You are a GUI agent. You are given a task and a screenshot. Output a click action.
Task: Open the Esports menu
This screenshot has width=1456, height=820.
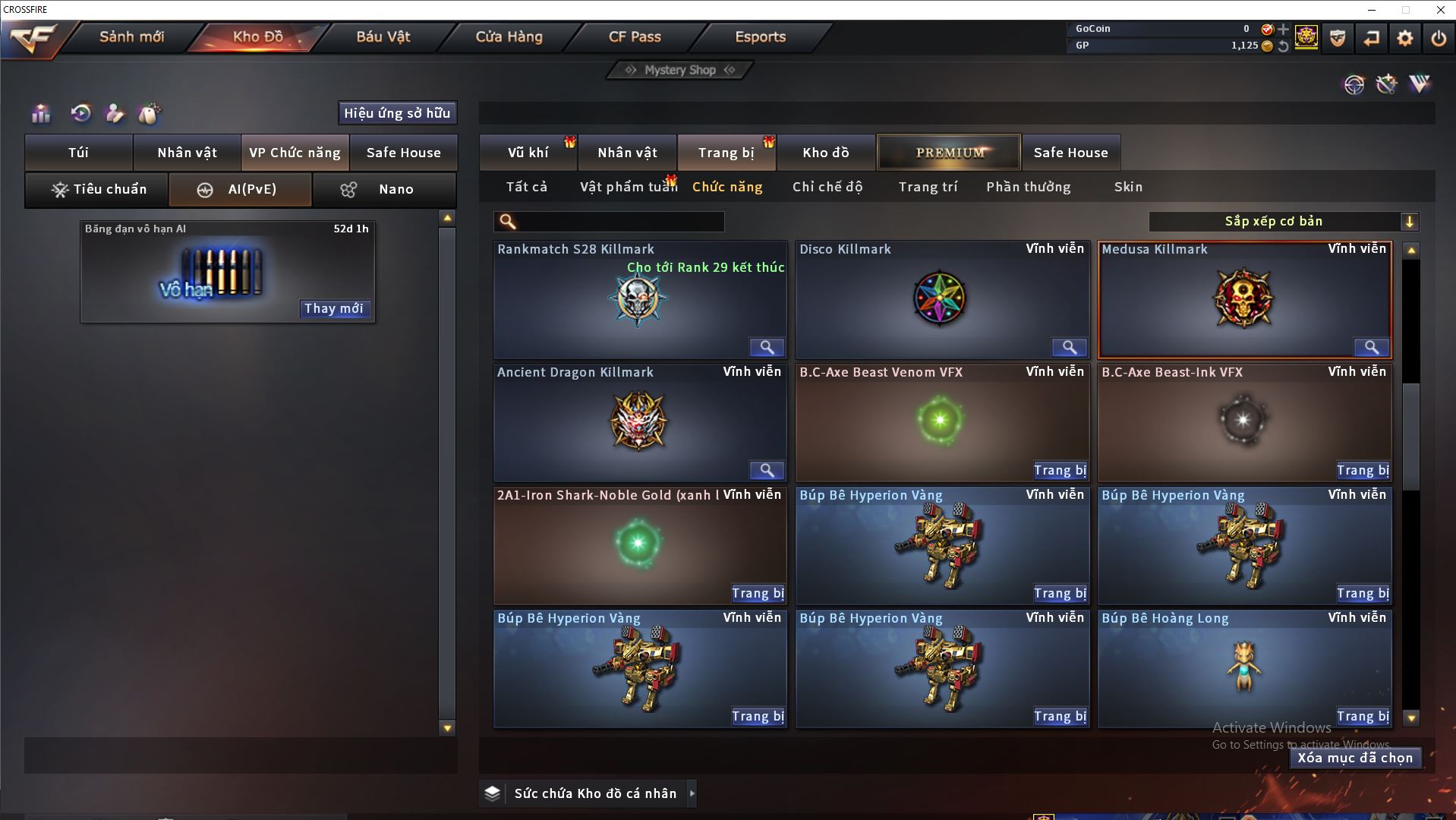[760, 37]
